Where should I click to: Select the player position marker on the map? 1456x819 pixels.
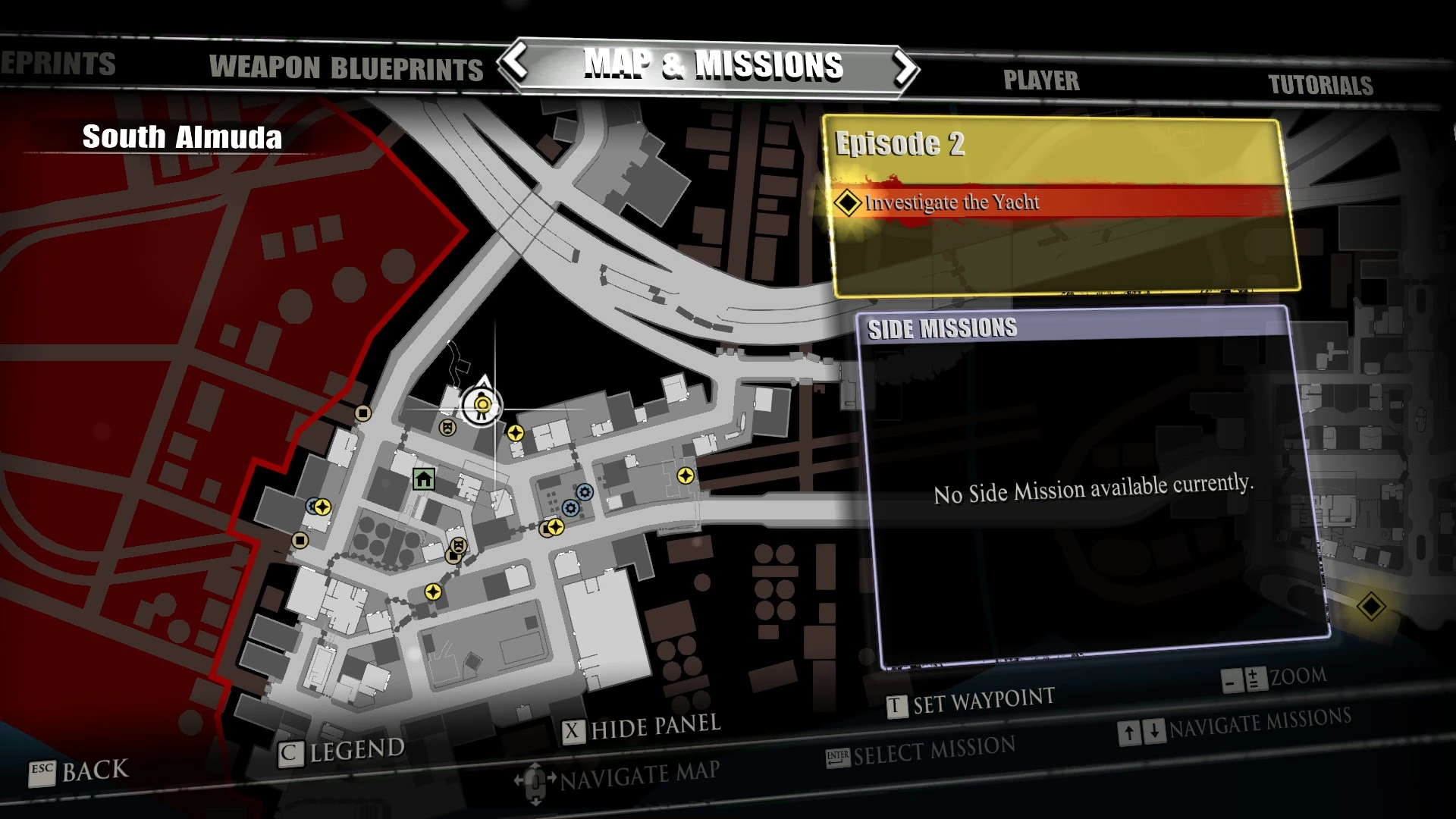coord(482,406)
